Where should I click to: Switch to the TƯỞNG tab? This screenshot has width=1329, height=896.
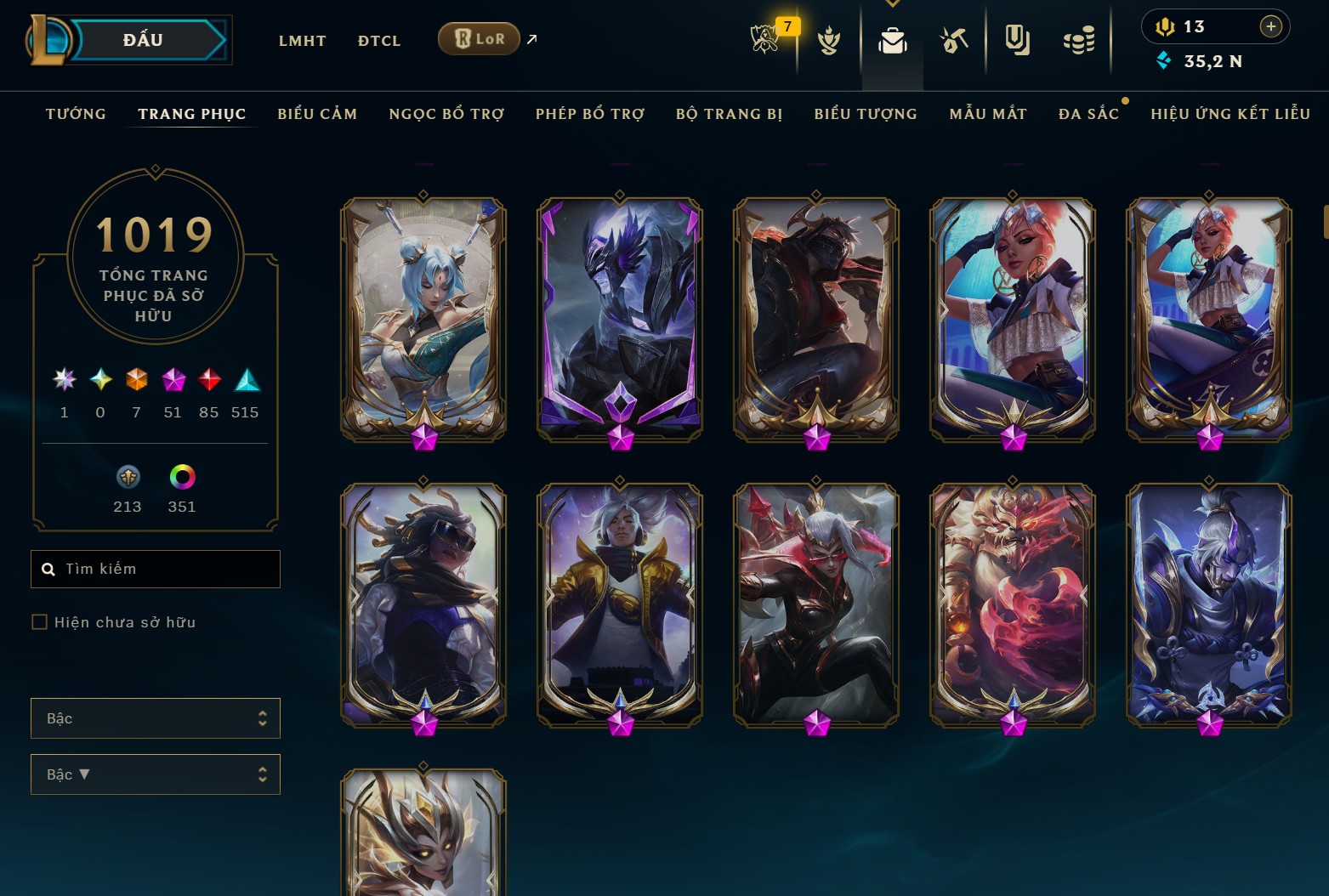point(76,113)
